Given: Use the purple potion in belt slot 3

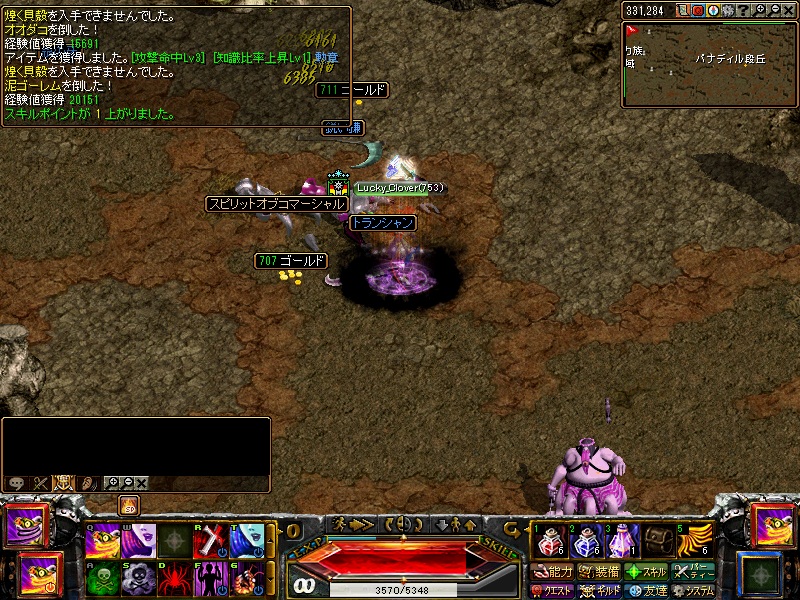Looking at the screenshot, I should [x=622, y=541].
